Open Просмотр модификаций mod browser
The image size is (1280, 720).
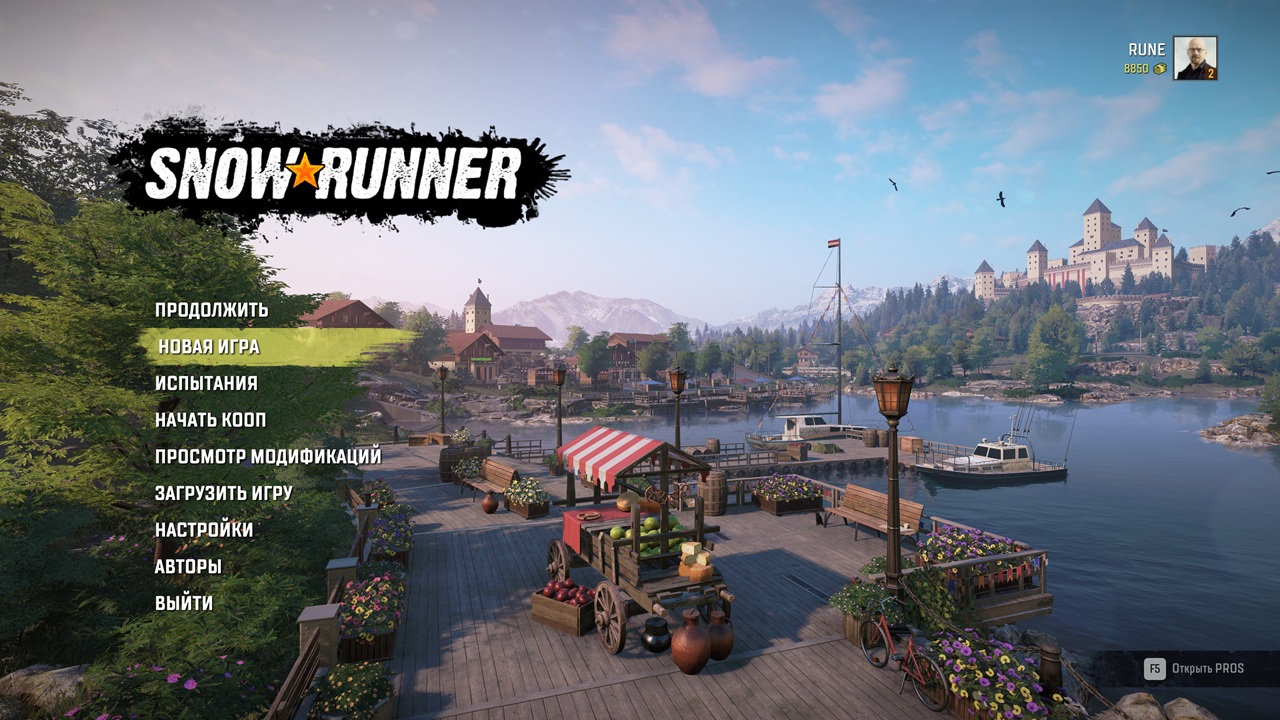point(268,457)
